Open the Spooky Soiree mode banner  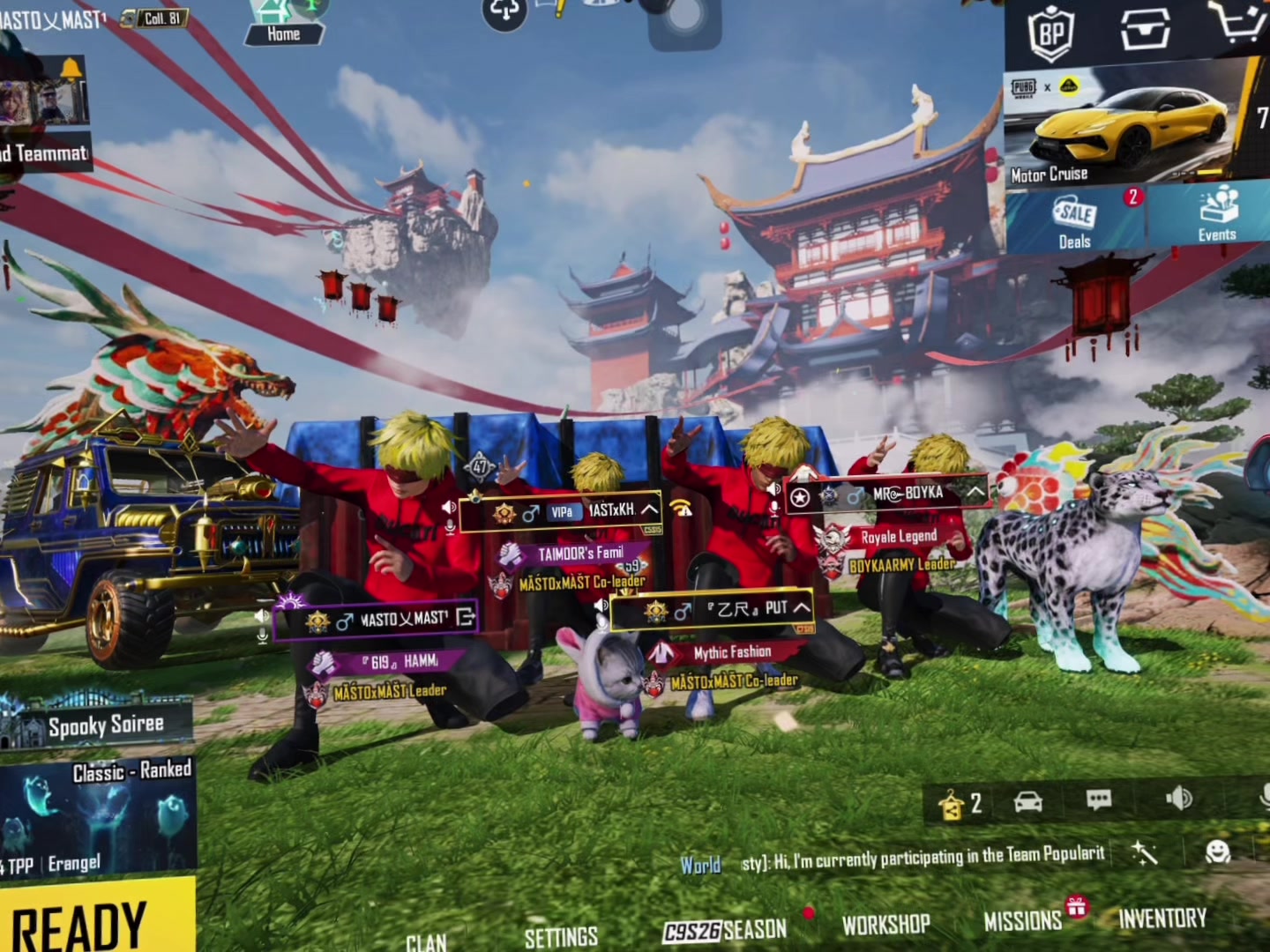(97, 725)
